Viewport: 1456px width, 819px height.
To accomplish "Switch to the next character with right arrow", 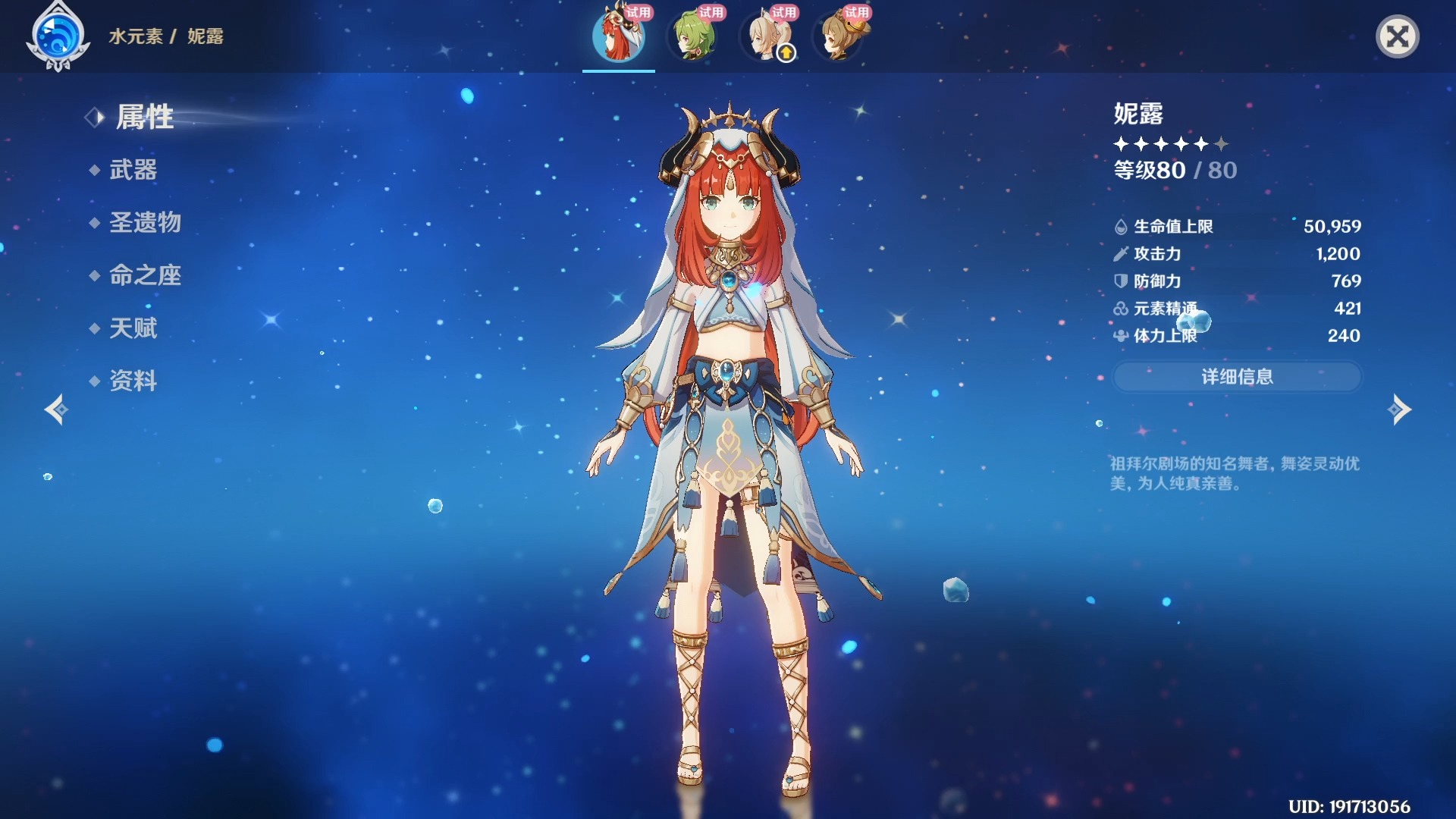I will click(1399, 409).
